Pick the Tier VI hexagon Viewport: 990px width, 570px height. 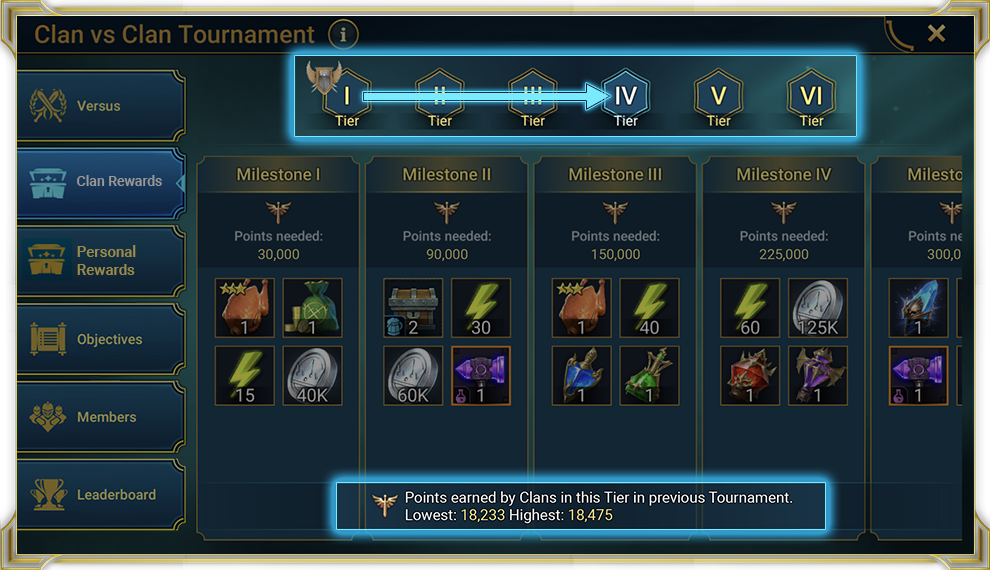click(811, 96)
